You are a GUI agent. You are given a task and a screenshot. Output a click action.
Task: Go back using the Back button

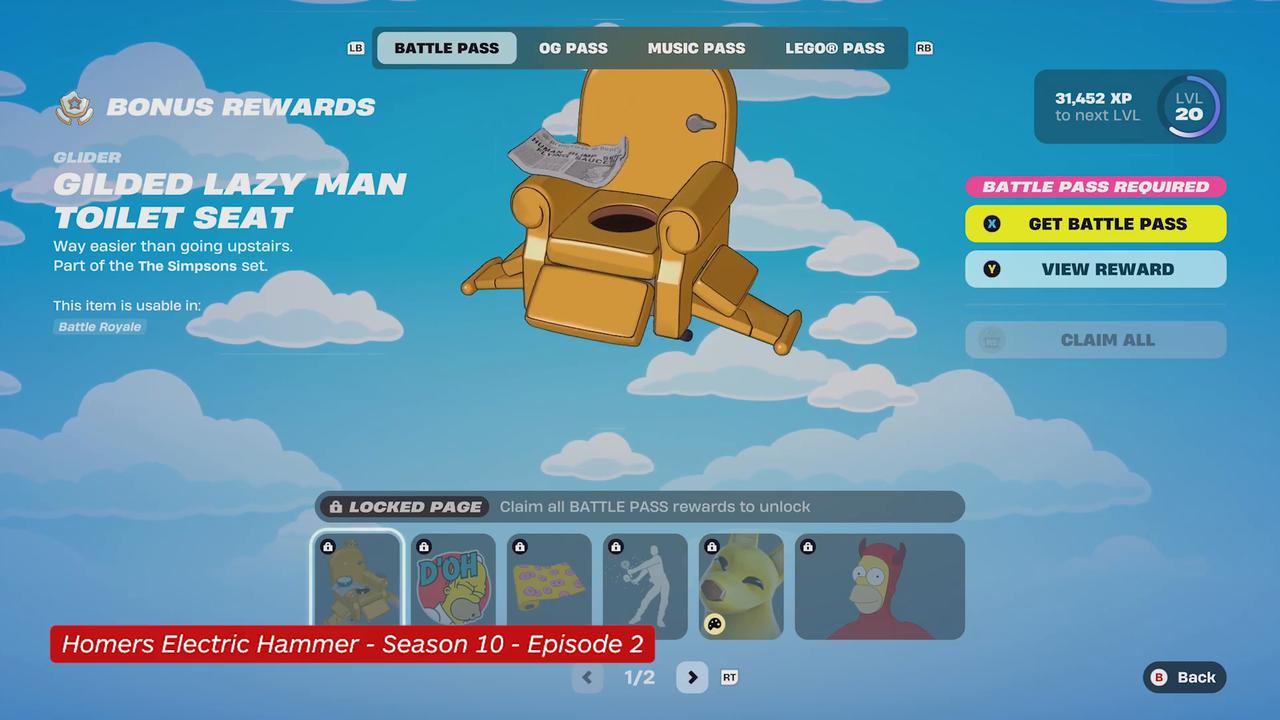(x=1184, y=677)
